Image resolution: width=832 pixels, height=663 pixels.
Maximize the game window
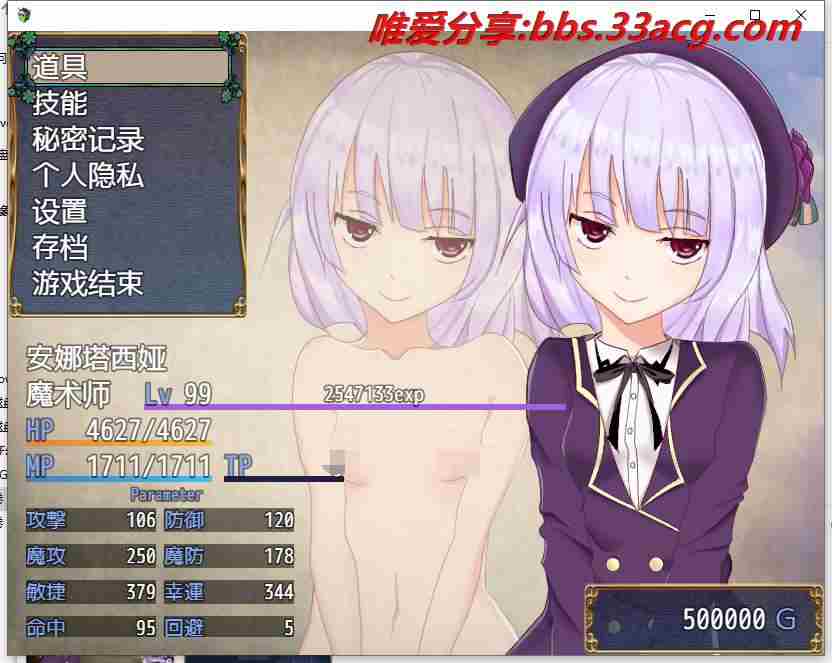756,14
